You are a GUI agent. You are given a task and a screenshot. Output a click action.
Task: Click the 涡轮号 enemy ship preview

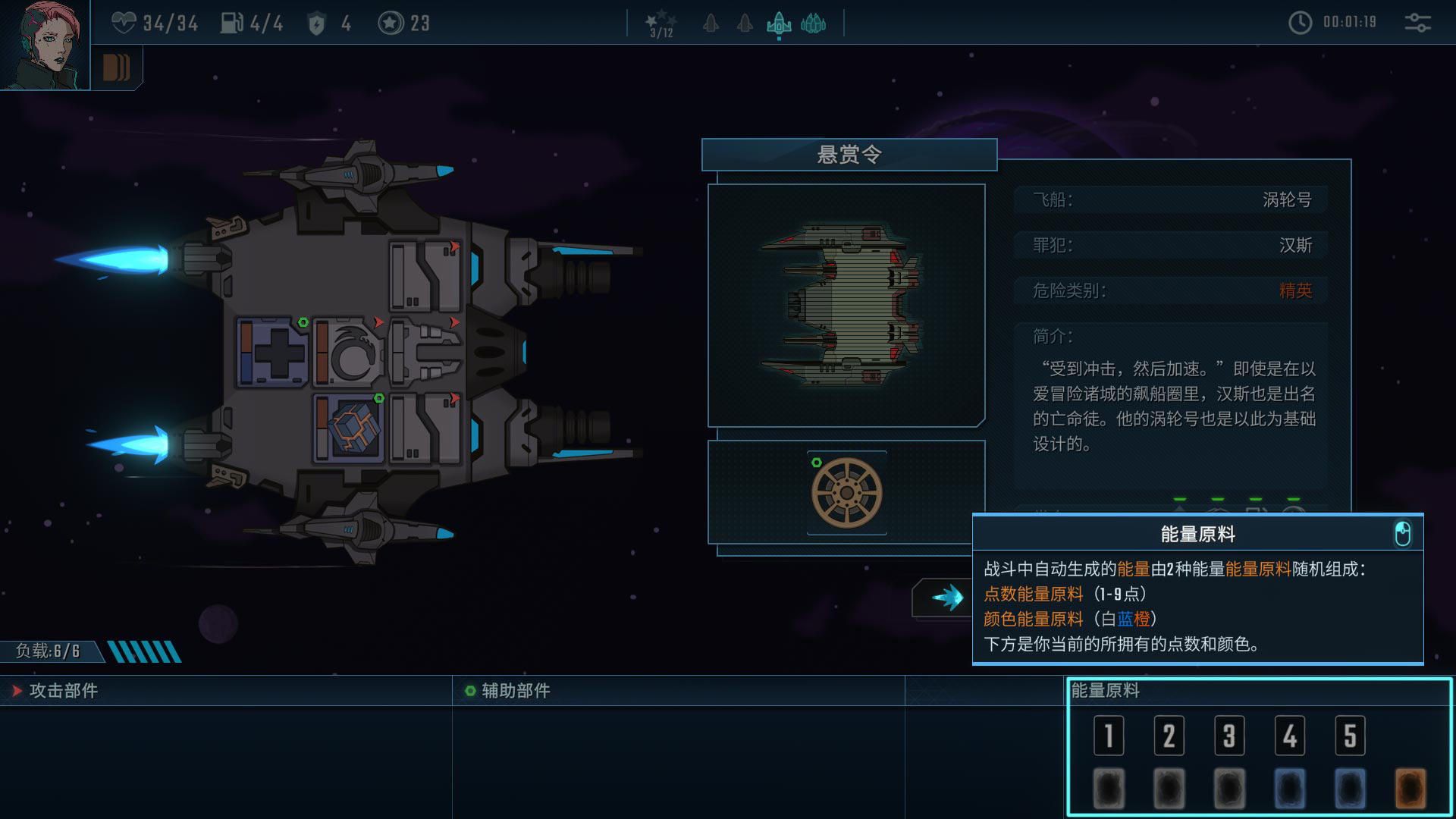pos(846,306)
